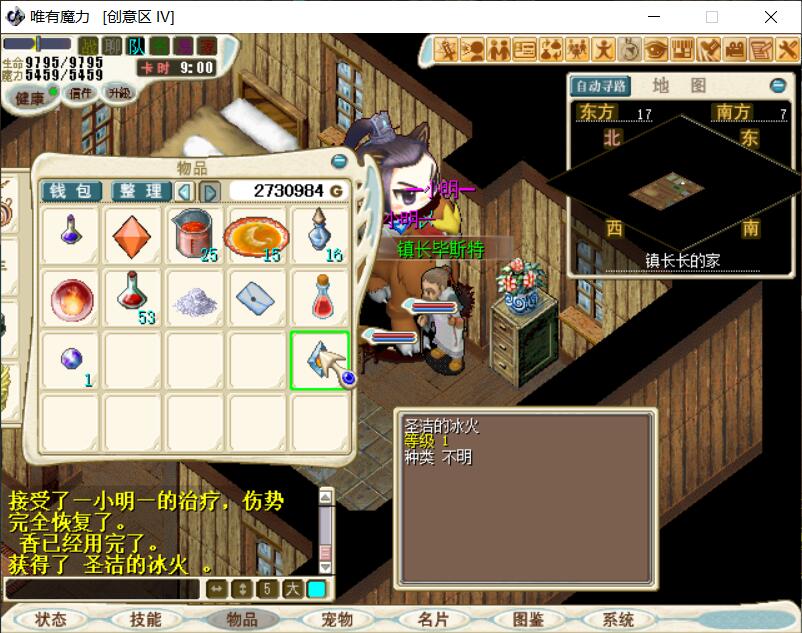
Task: Select the orange crystal item slot
Action: point(132,237)
